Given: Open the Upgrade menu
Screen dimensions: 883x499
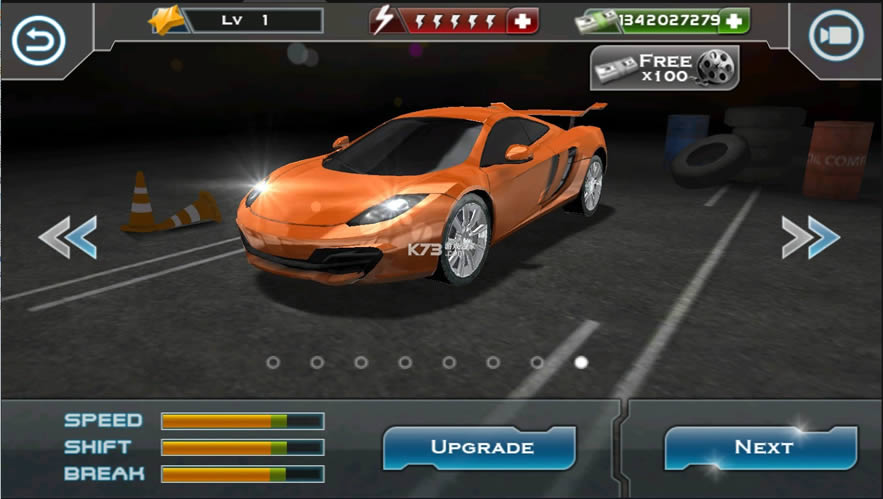Looking at the screenshot, I should 480,447.
